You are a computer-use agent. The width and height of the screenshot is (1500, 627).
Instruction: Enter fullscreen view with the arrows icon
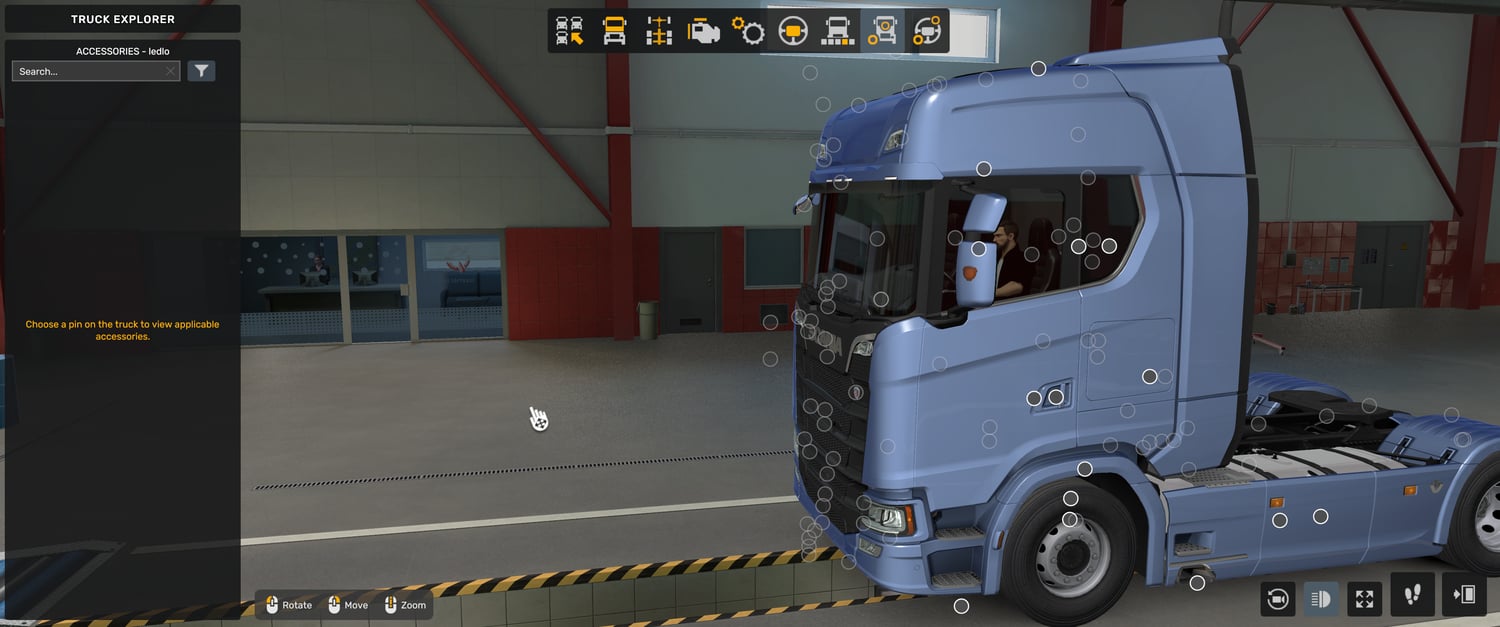tap(1365, 599)
